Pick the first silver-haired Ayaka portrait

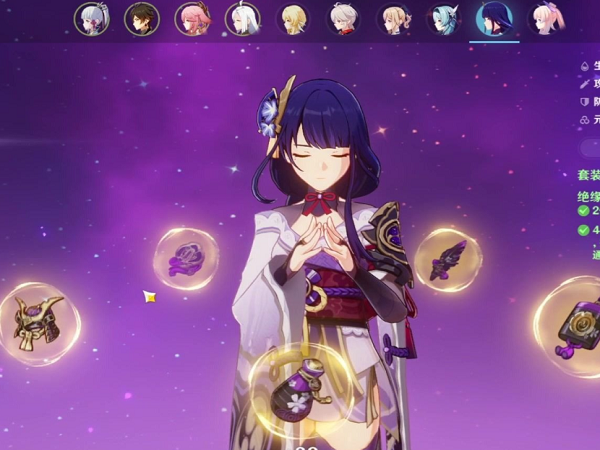click(91, 19)
